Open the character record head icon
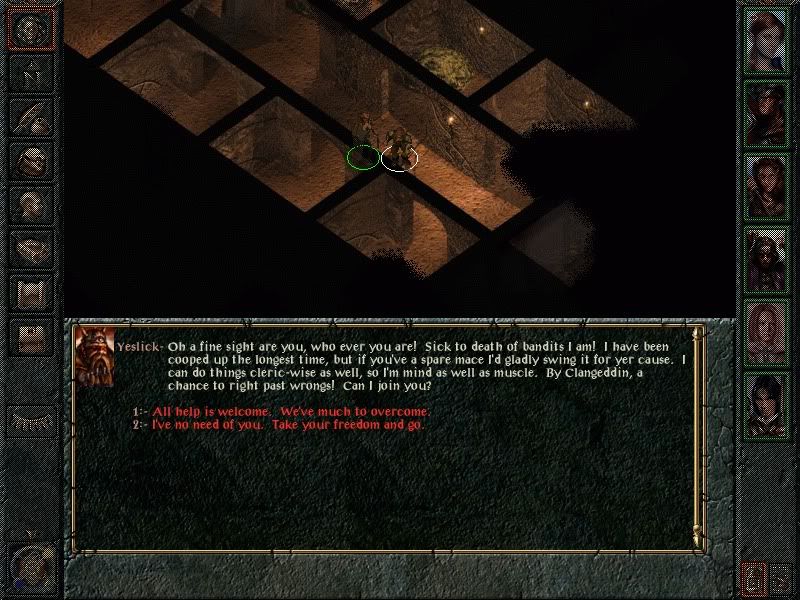800x600 pixels. coord(29,203)
